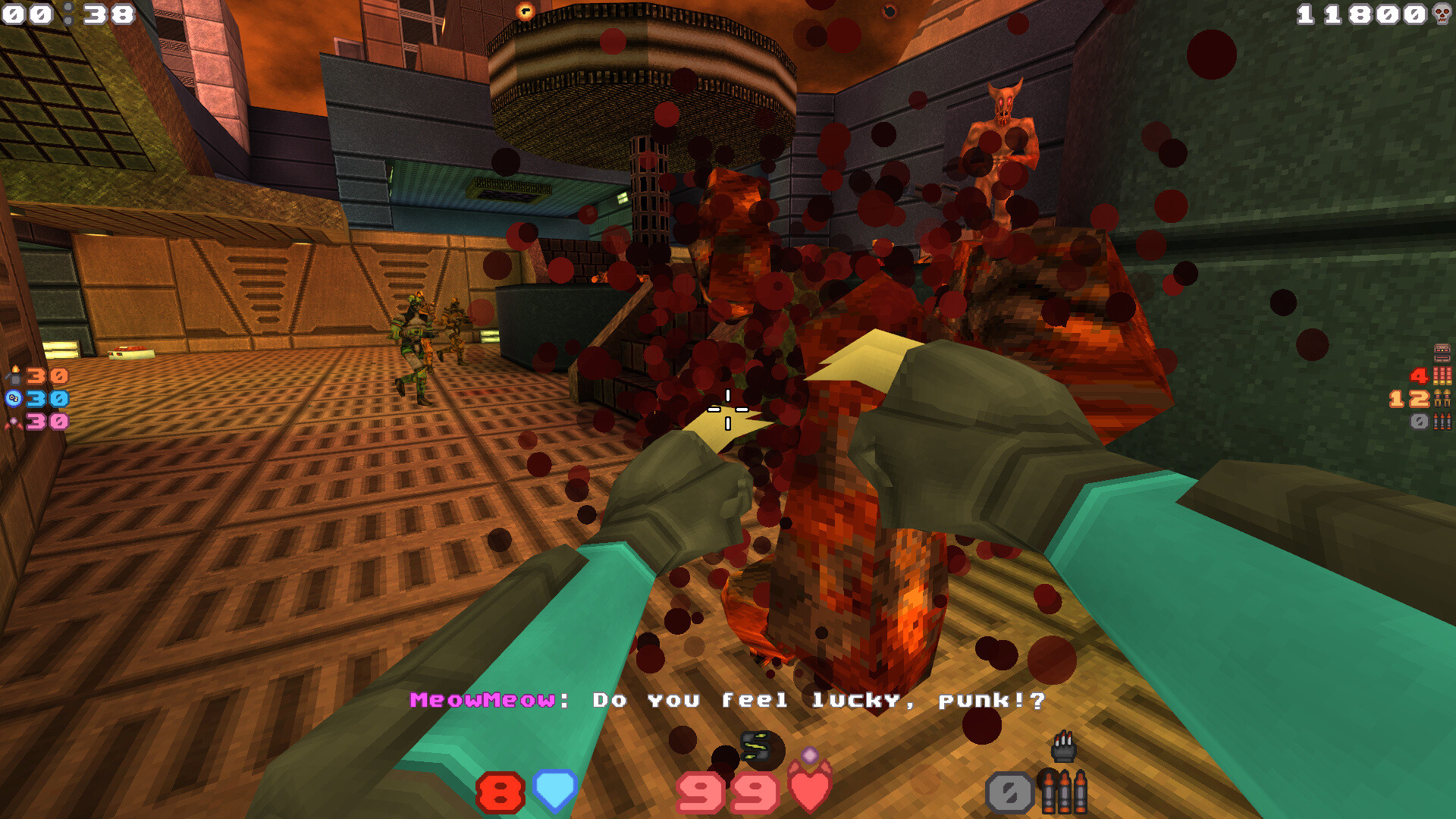Select the pink crystal ammo icon
This screenshot has height=819, width=1456.
pos(15,423)
